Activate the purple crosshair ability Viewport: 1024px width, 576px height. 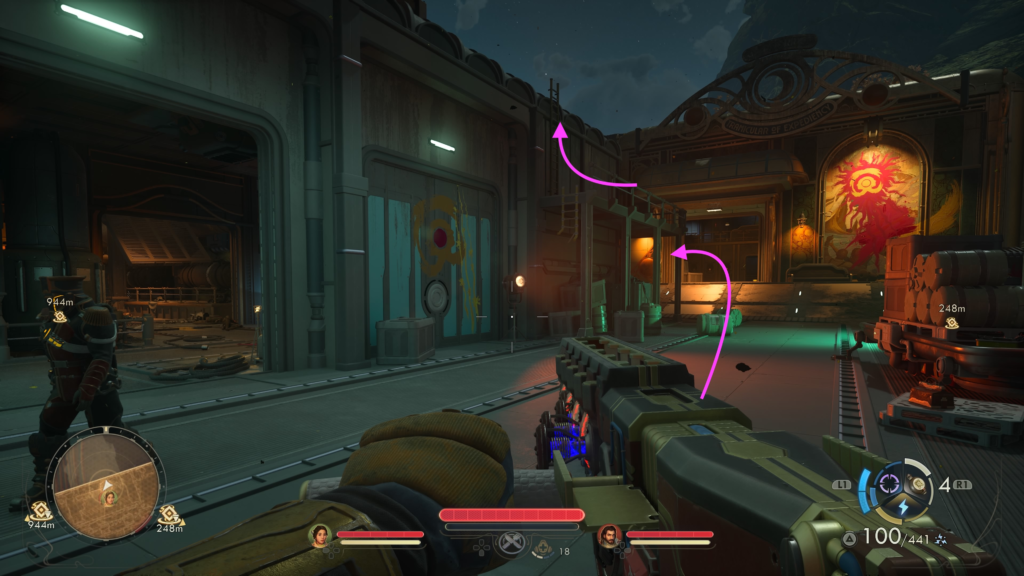887,486
